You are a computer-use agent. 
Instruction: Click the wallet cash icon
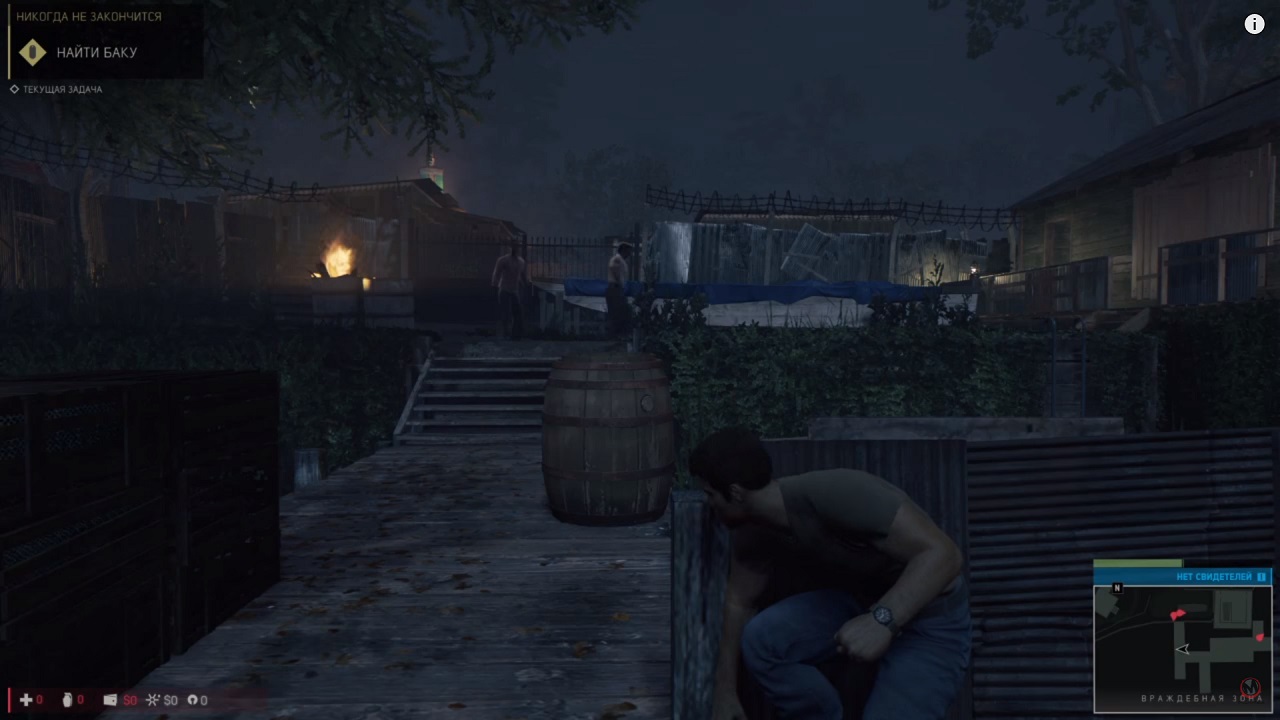[x=110, y=700]
